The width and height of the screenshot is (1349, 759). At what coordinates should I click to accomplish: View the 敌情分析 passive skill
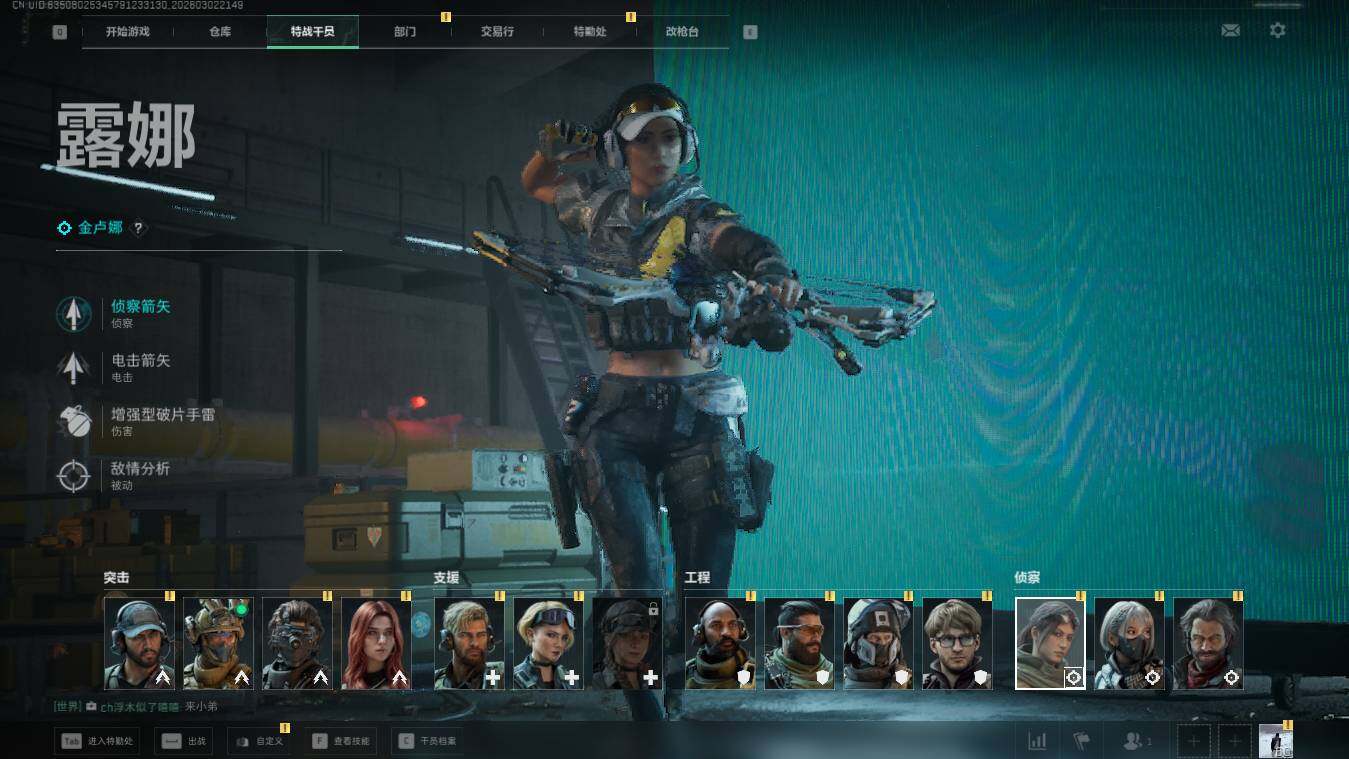pos(140,475)
